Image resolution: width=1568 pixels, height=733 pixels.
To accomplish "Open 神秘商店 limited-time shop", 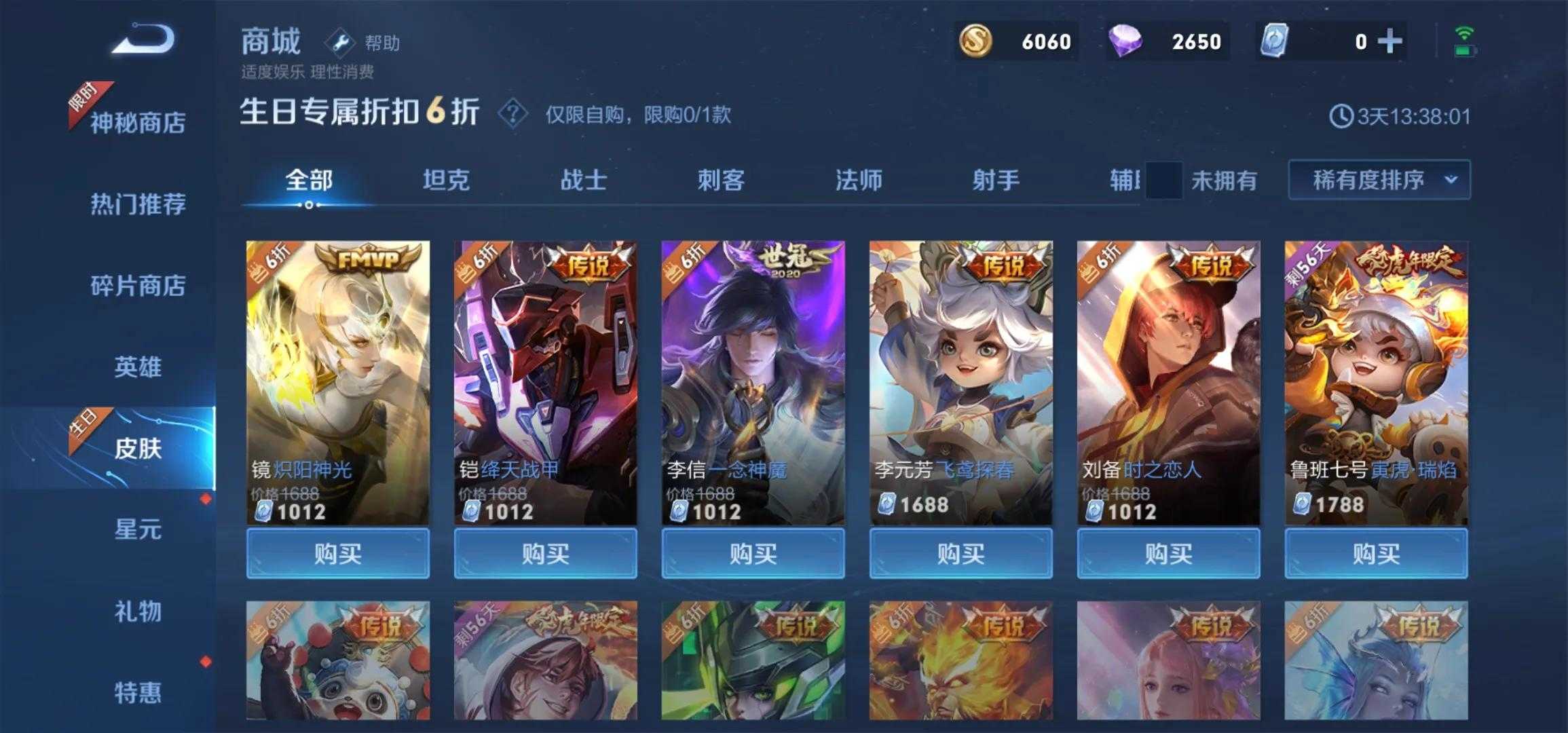I will 138,123.
